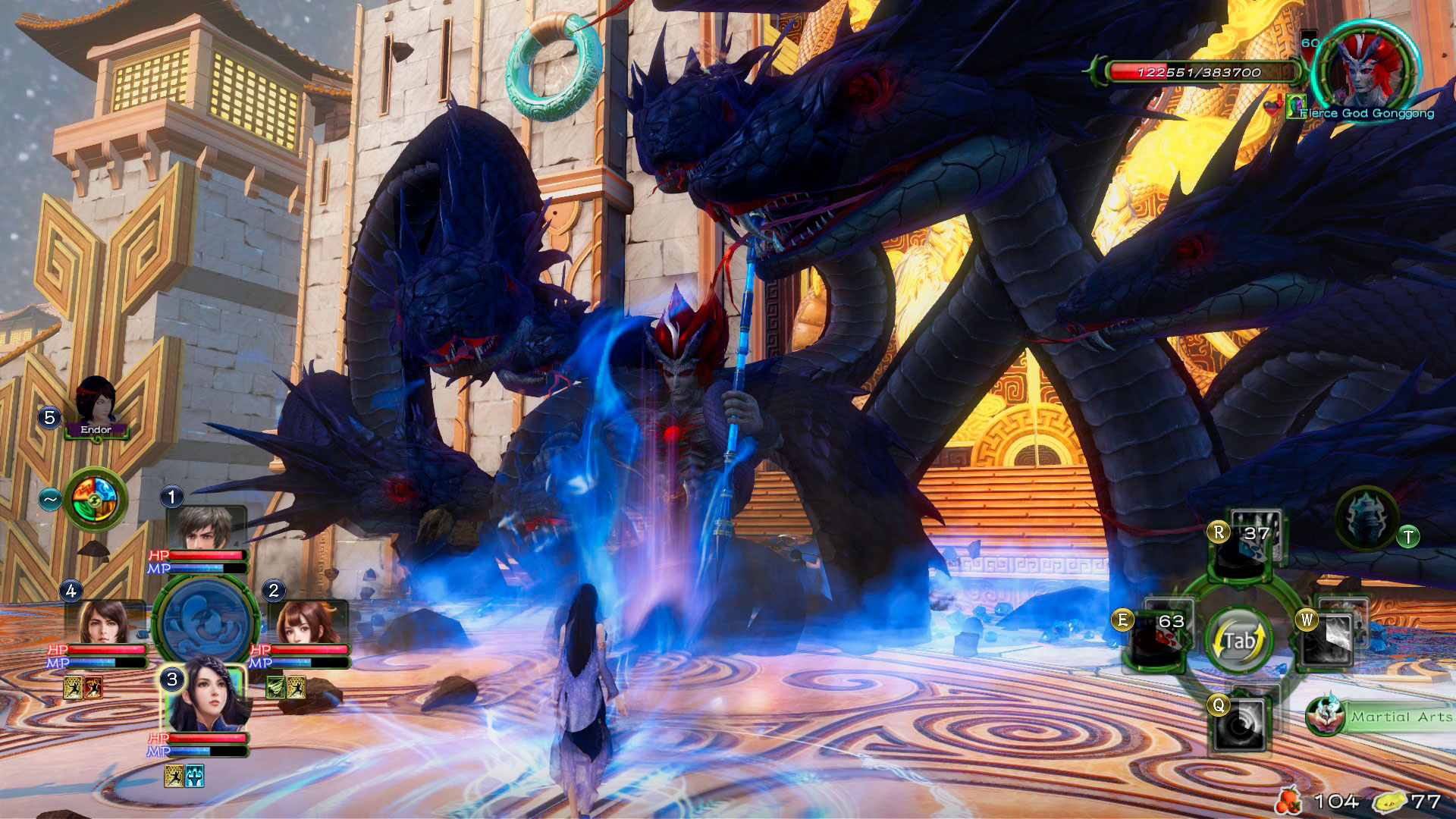Switch to party member 2 portrait

pyautogui.click(x=308, y=623)
